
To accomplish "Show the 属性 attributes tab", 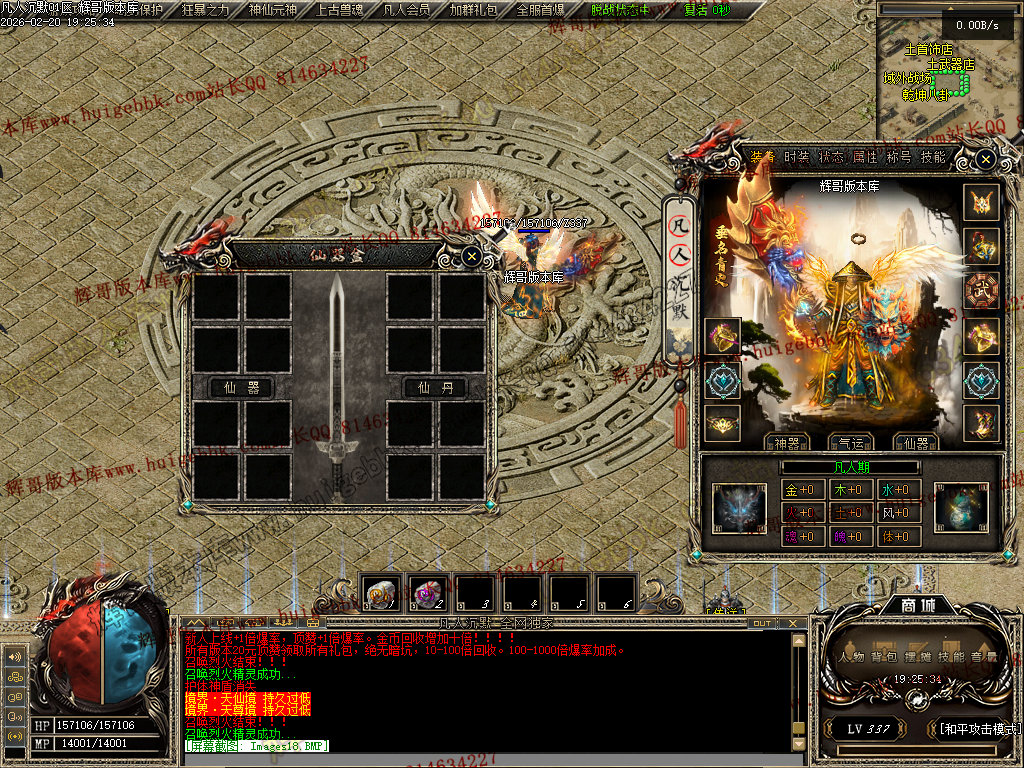I will (864, 157).
